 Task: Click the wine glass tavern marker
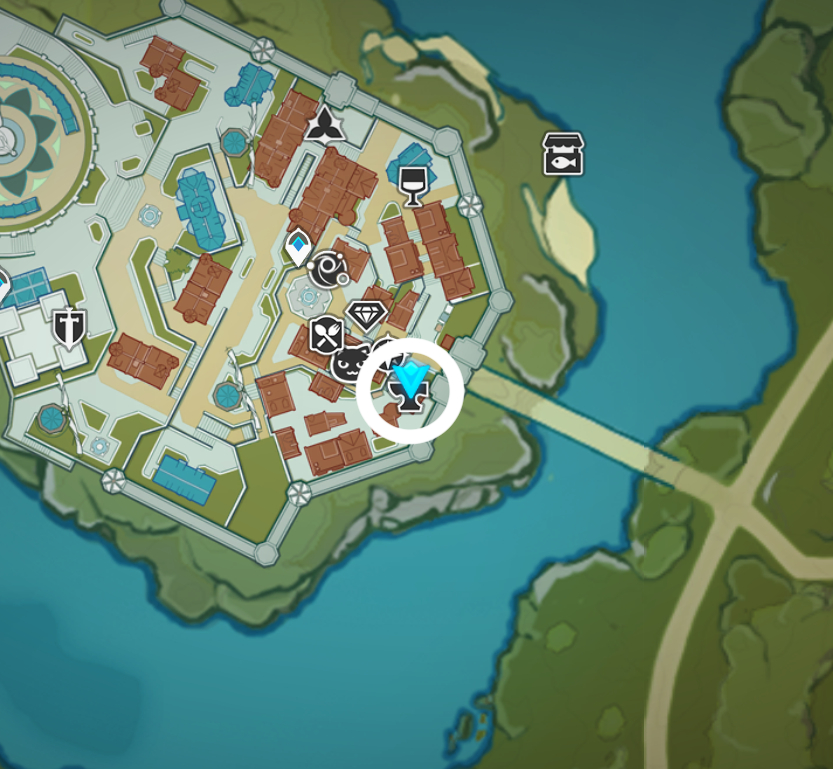412,184
